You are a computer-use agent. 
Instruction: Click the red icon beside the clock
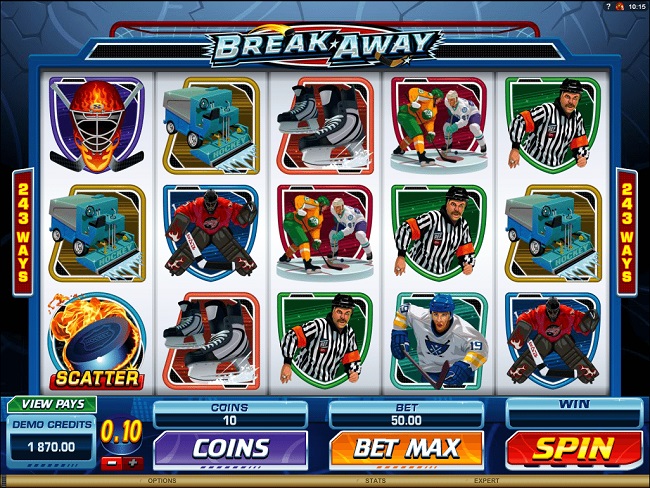[x=619, y=6]
